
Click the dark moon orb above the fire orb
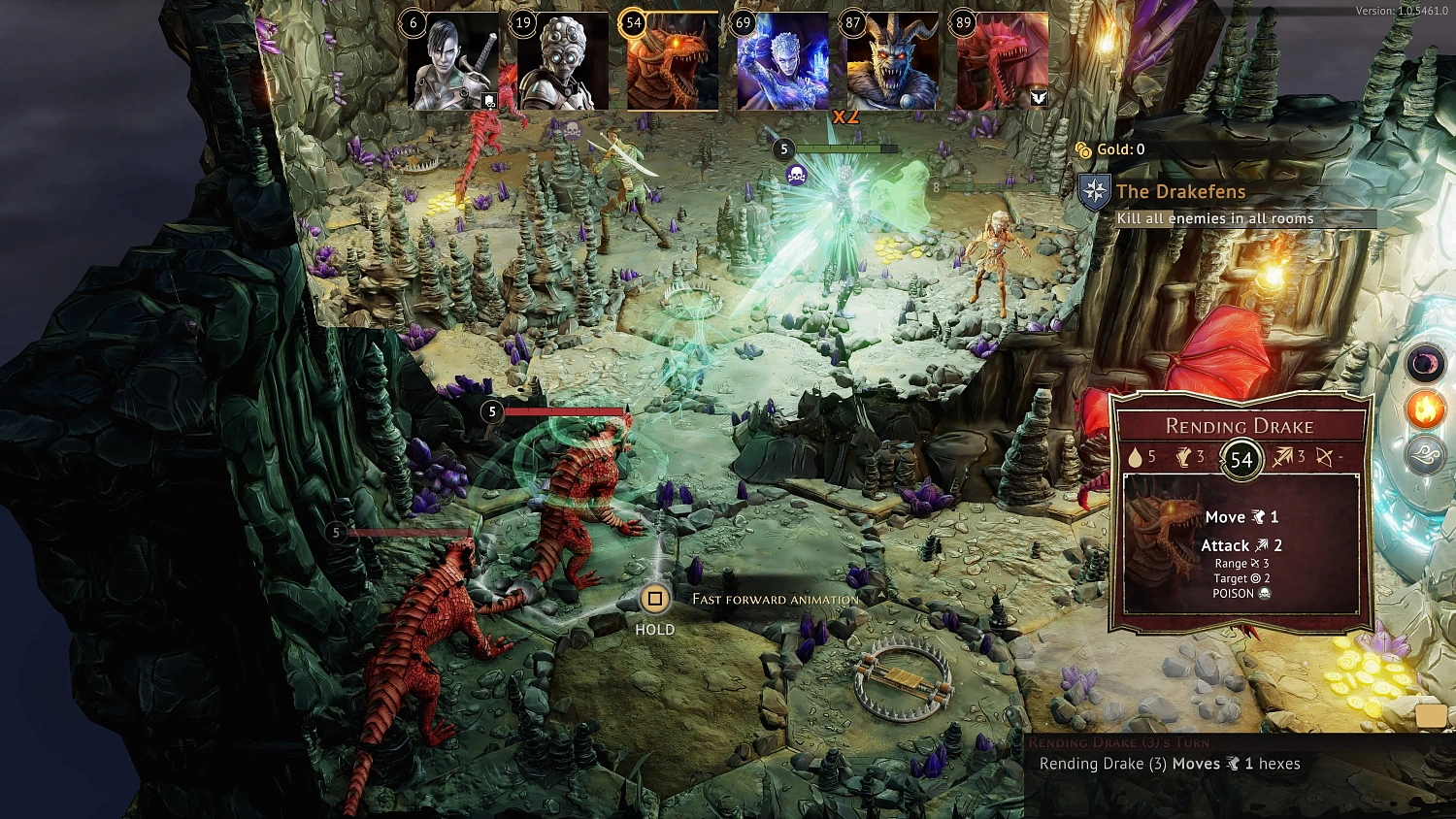[x=1424, y=364]
